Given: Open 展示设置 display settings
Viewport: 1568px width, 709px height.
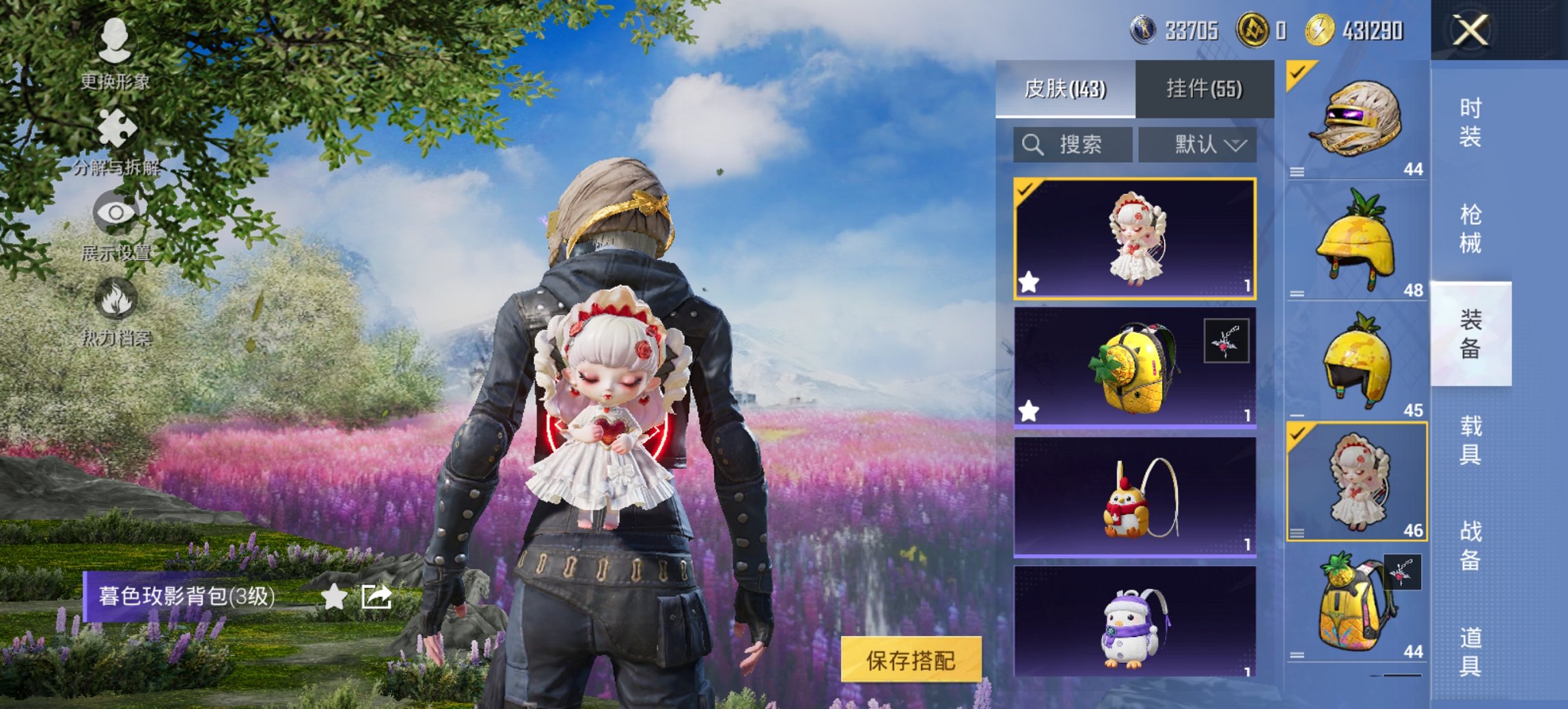Looking at the screenshot, I should click(118, 215).
